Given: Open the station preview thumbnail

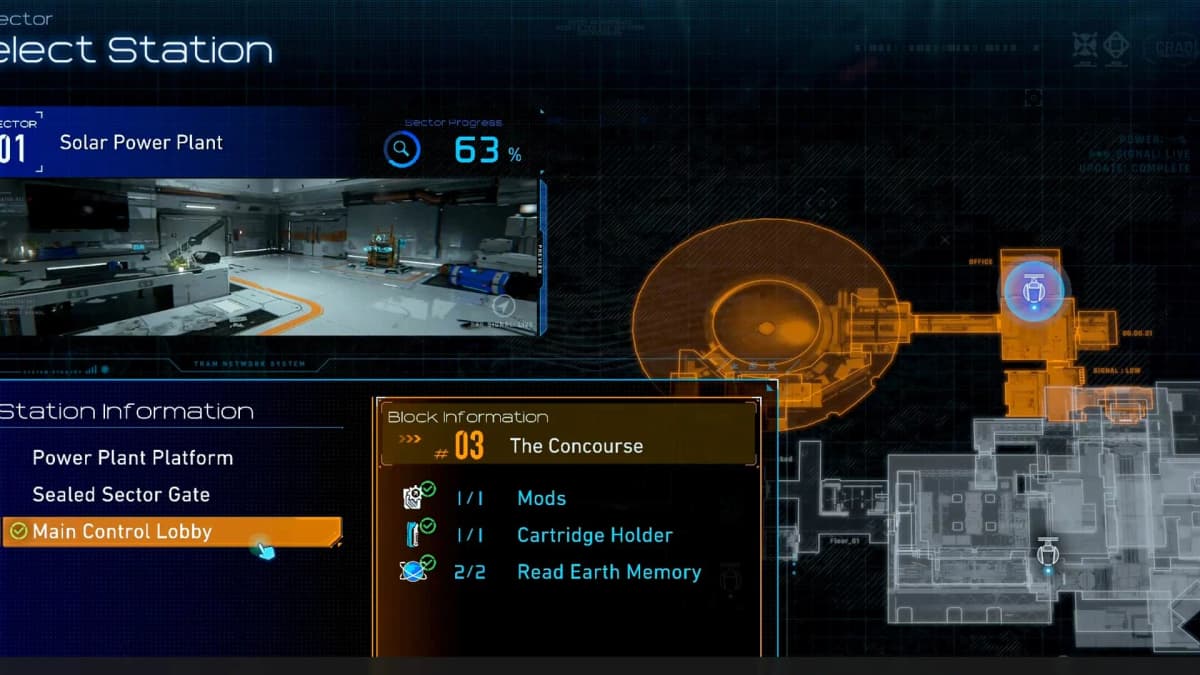Looking at the screenshot, I should [x=270, y=257].
